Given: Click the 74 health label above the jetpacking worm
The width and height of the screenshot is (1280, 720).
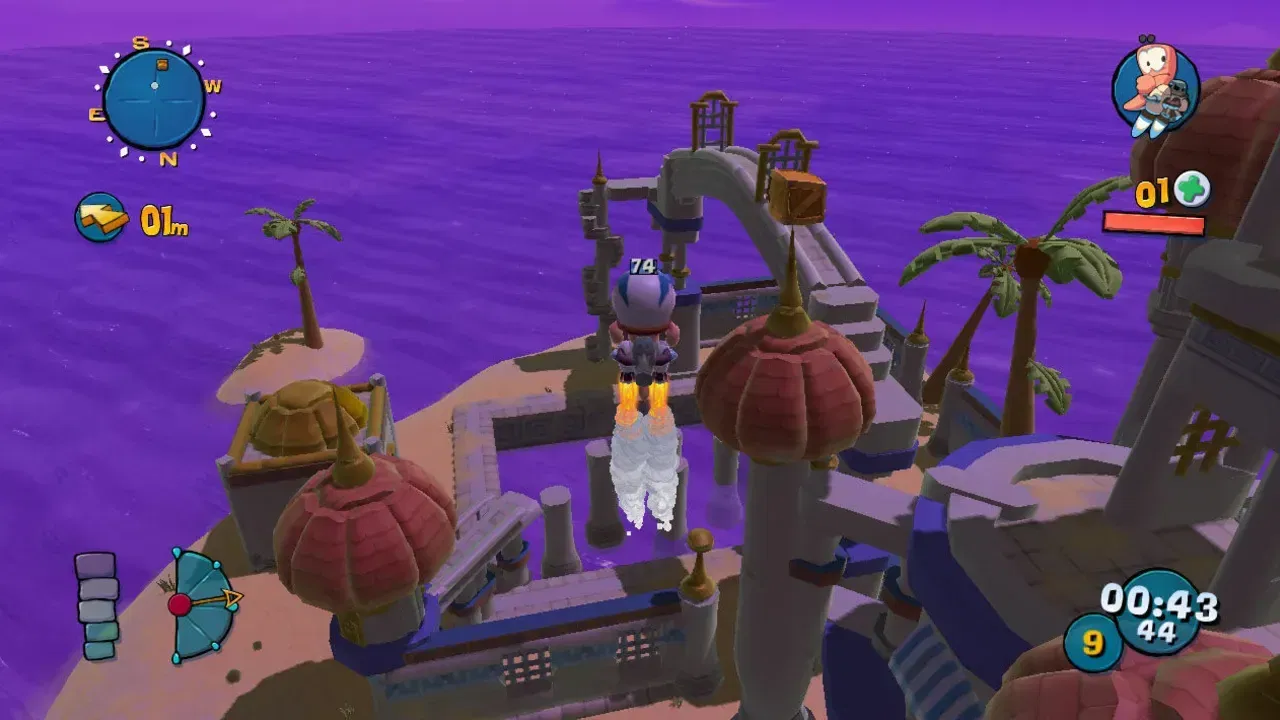Looking at the screenshot, I should tap(644, 266).
